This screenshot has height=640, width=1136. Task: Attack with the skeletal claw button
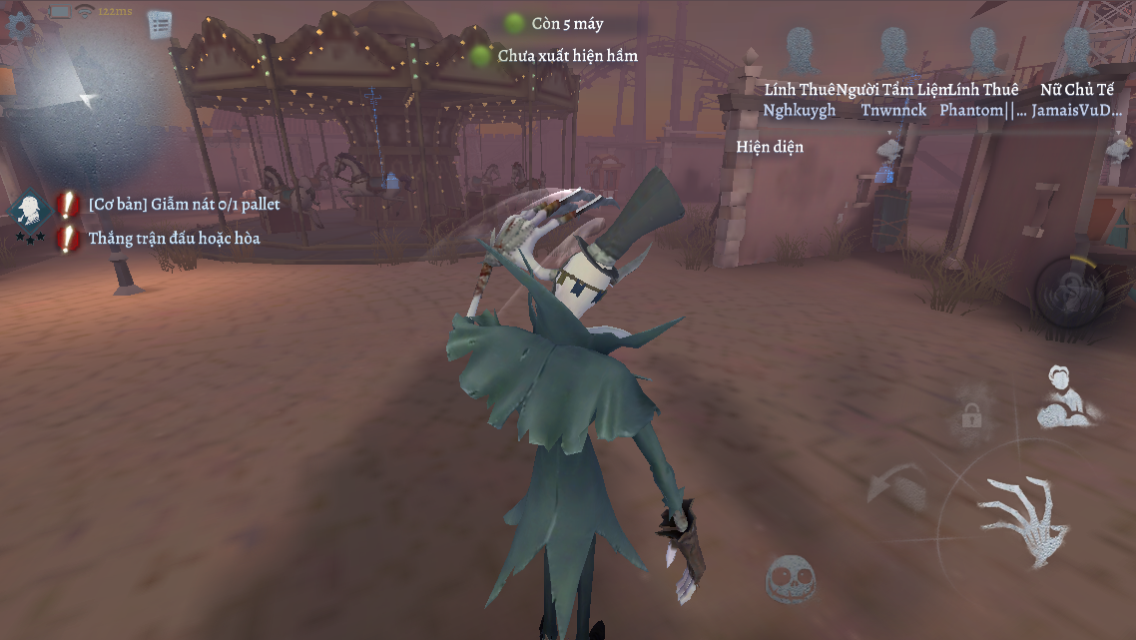pyautogui.click(x=1019, y=519)
